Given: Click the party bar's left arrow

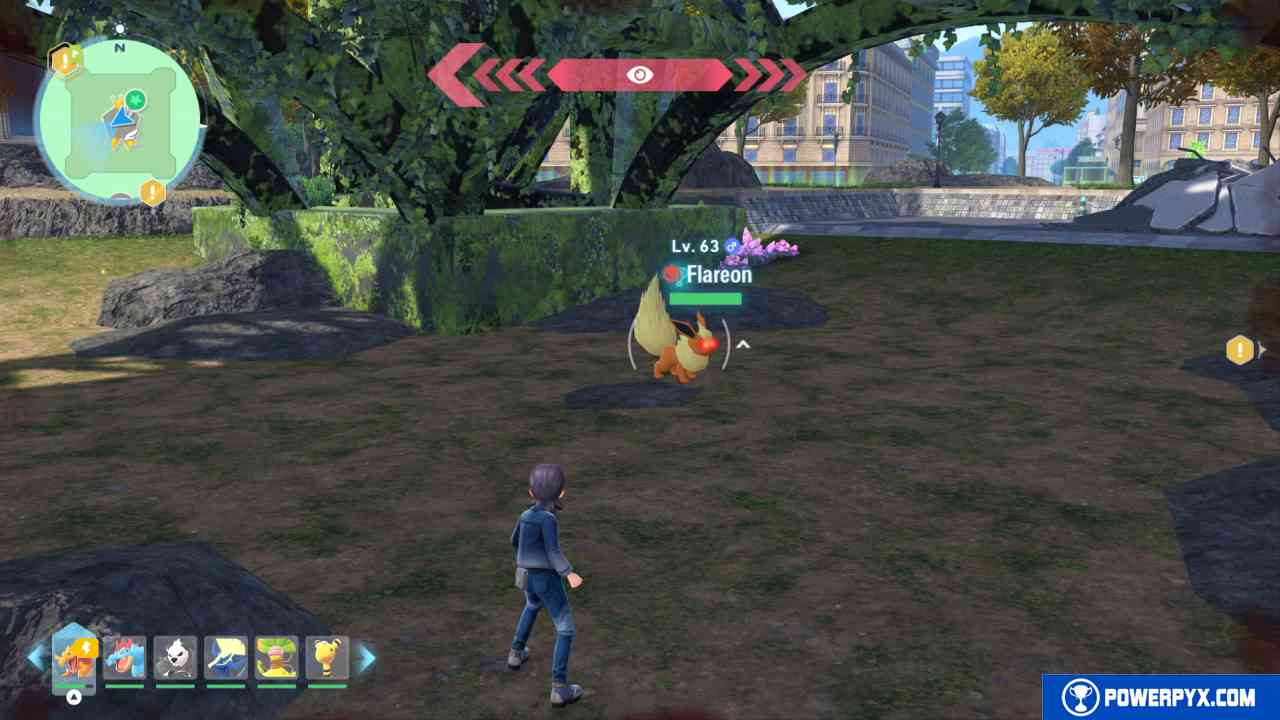Looking at the screenshot, I should coord(36,657).
